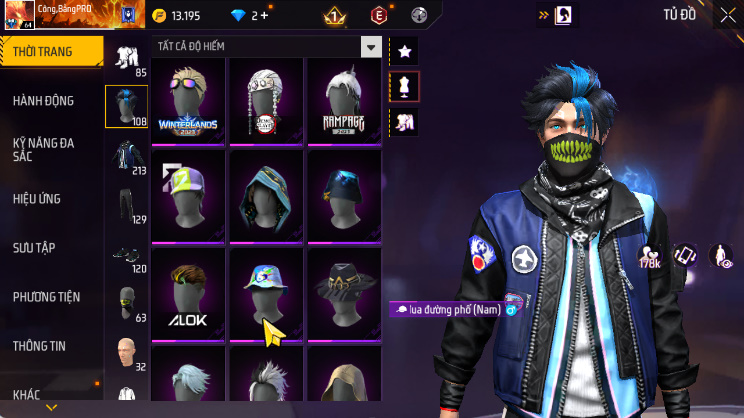Screen dimensions: 744x418
Task: Open the HIỆU ỨNG section
Action: click(38, 198)
